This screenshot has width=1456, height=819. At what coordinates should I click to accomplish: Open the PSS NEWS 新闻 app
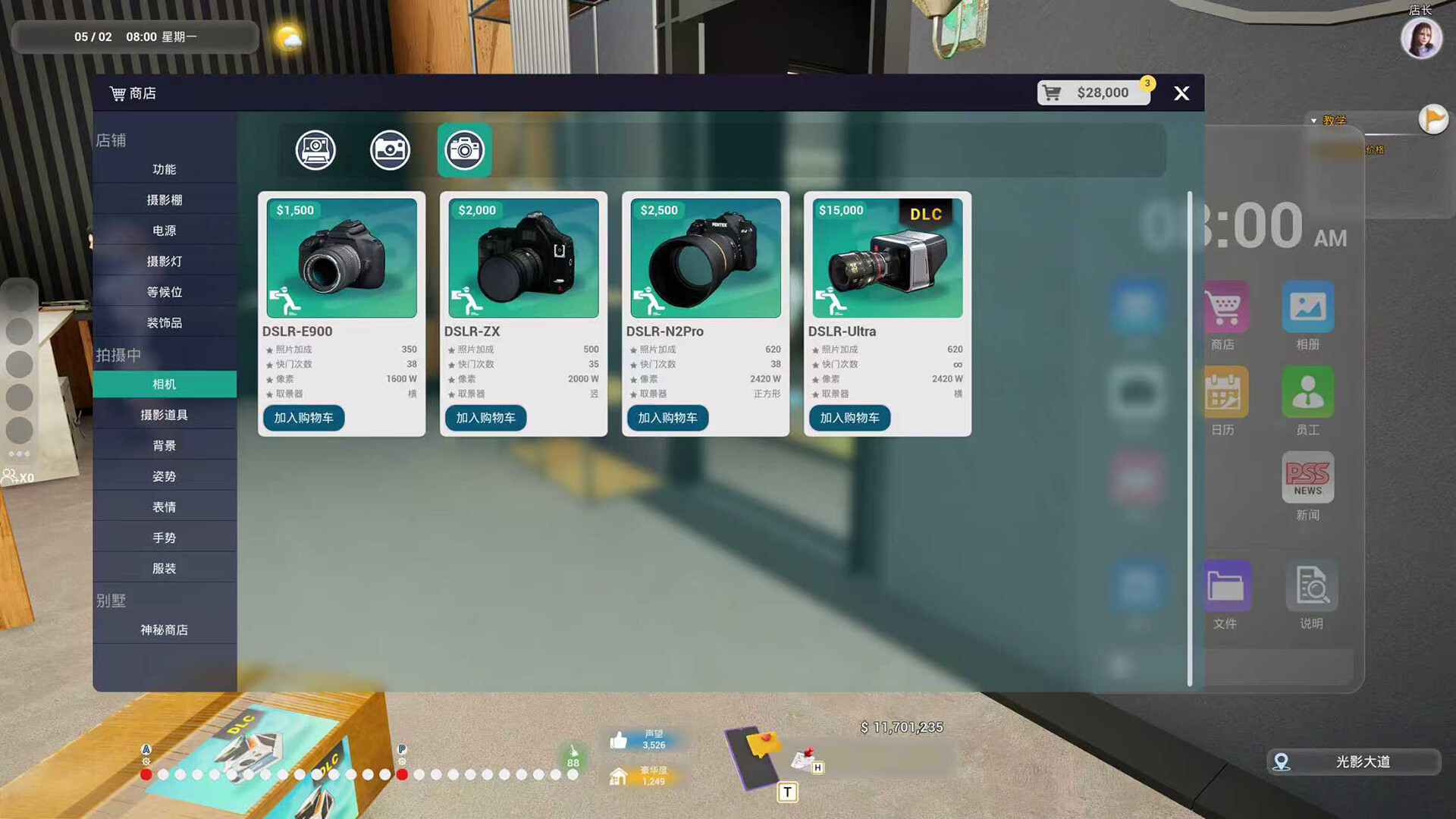(1307, 478)
